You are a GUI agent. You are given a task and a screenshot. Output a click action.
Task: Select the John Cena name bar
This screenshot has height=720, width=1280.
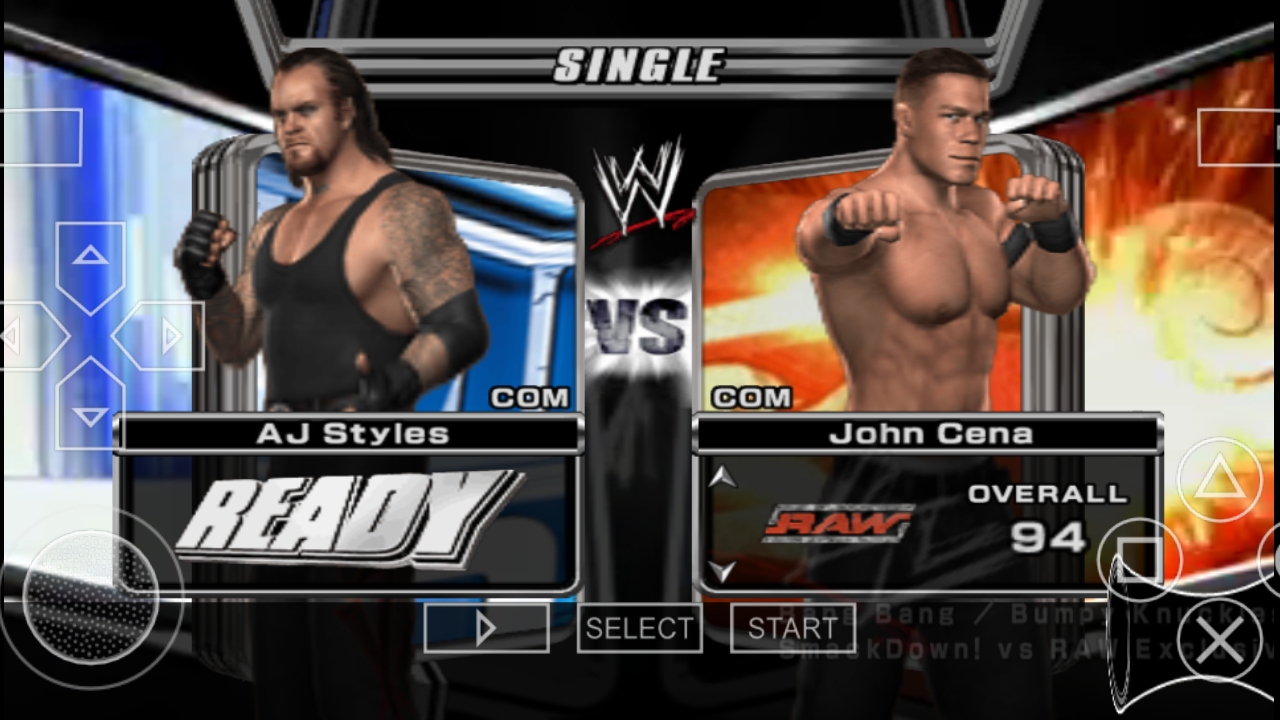(930, 434)
